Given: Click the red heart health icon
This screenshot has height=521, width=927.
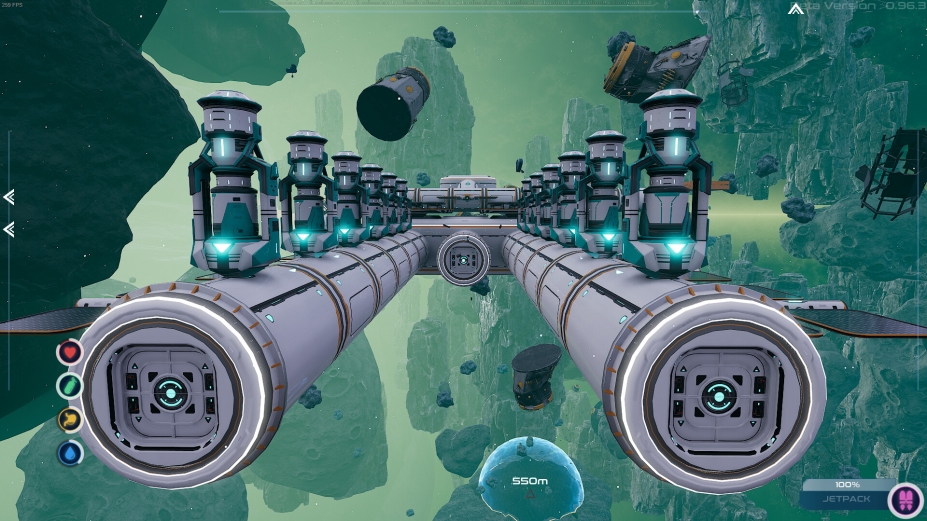Looking at the screenshot, I should click(69, 351).
